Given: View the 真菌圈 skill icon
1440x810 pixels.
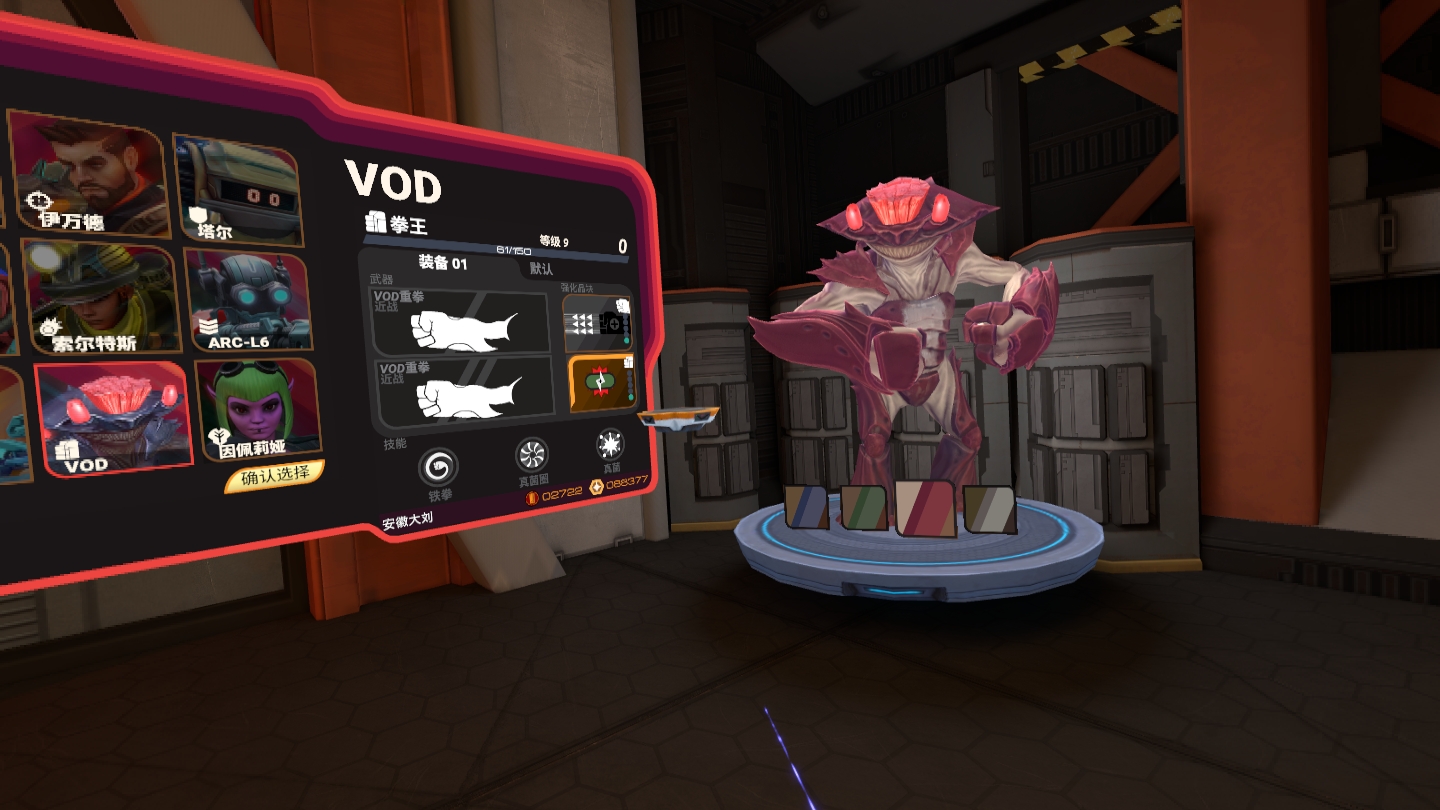Looking at the screenshot, I should click(531, 457).
